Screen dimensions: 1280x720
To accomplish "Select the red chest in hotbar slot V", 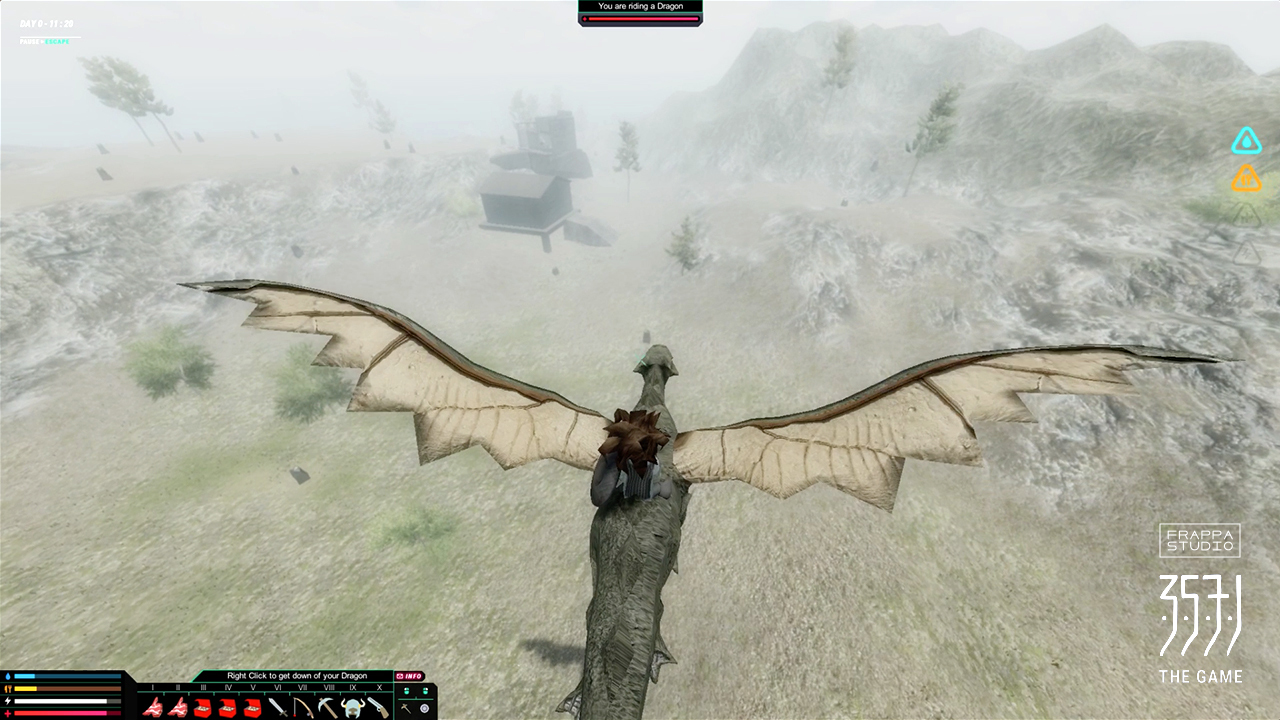I will click(x=253, y=707).
